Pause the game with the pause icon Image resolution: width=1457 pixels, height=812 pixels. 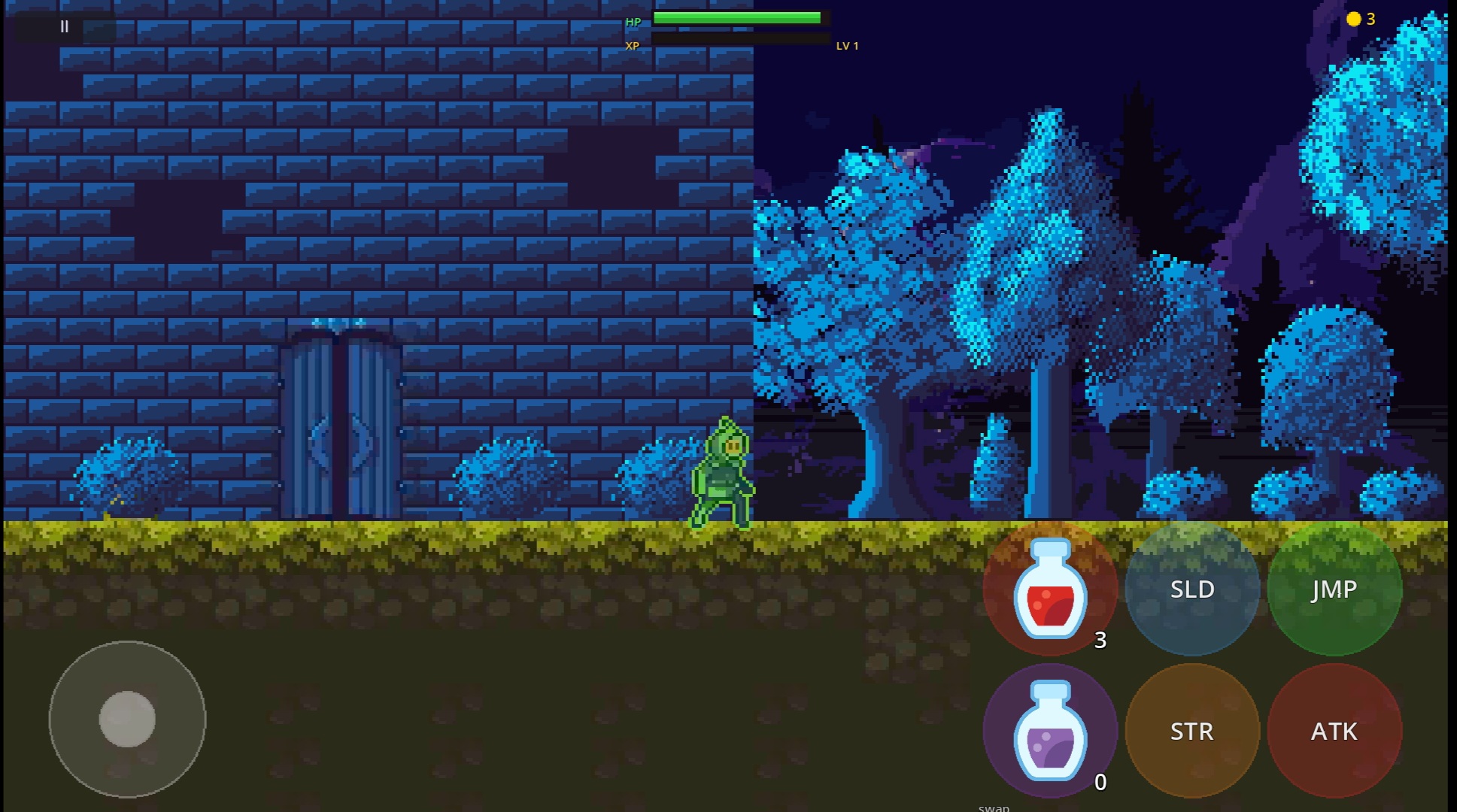[63, 27]
